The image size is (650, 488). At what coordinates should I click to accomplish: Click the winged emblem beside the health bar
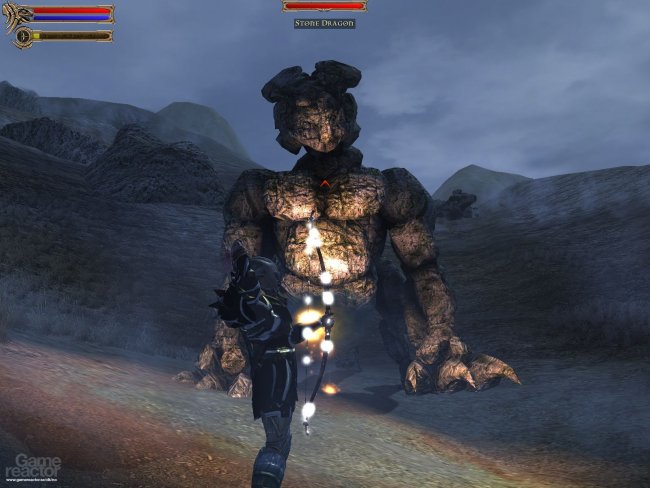point(17,15)
